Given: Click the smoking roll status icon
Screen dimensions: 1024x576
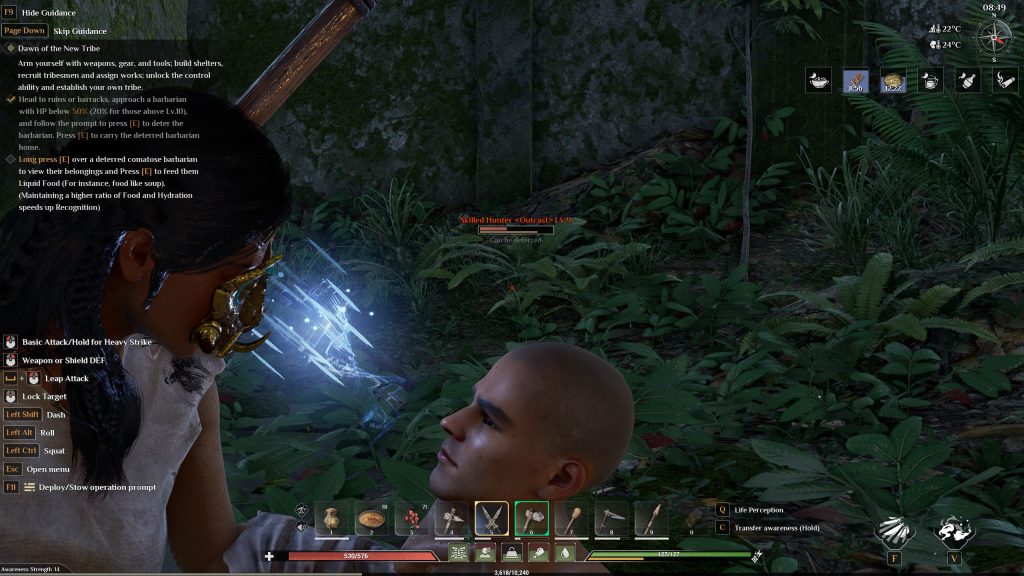Looking at the screenshot, I should (1004, 81).
